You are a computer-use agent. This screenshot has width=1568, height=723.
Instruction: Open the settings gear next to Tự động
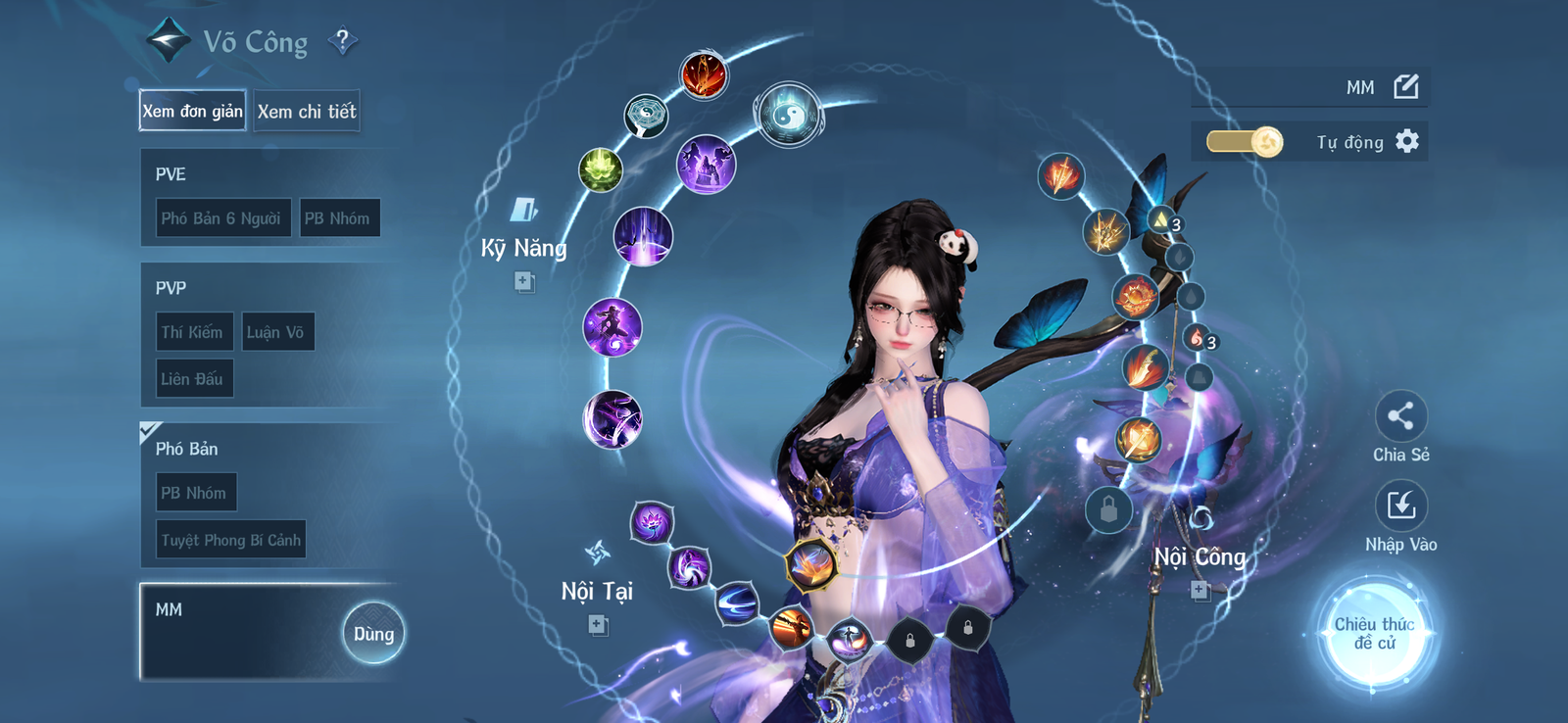(x=1408, y=142)
